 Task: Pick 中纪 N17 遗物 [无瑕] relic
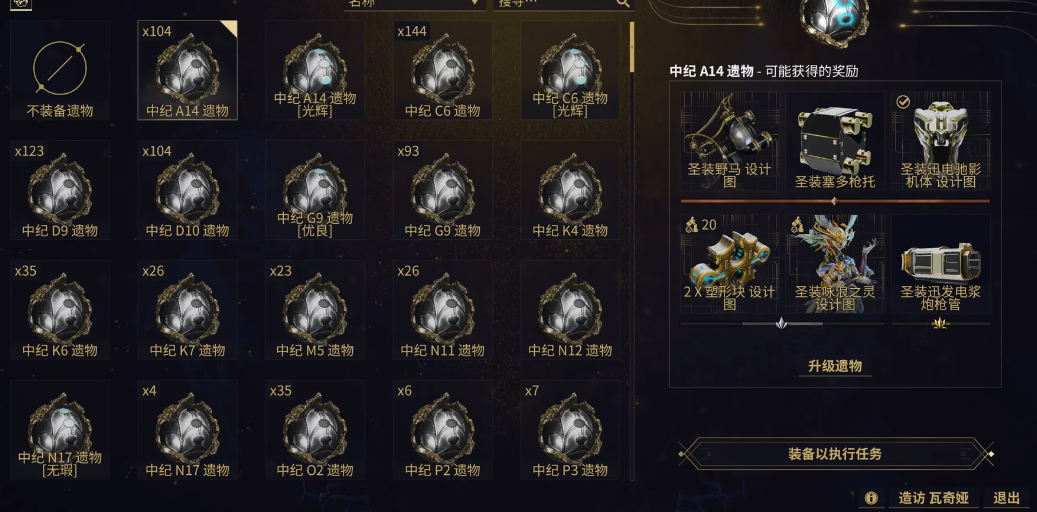click(60, 431)
